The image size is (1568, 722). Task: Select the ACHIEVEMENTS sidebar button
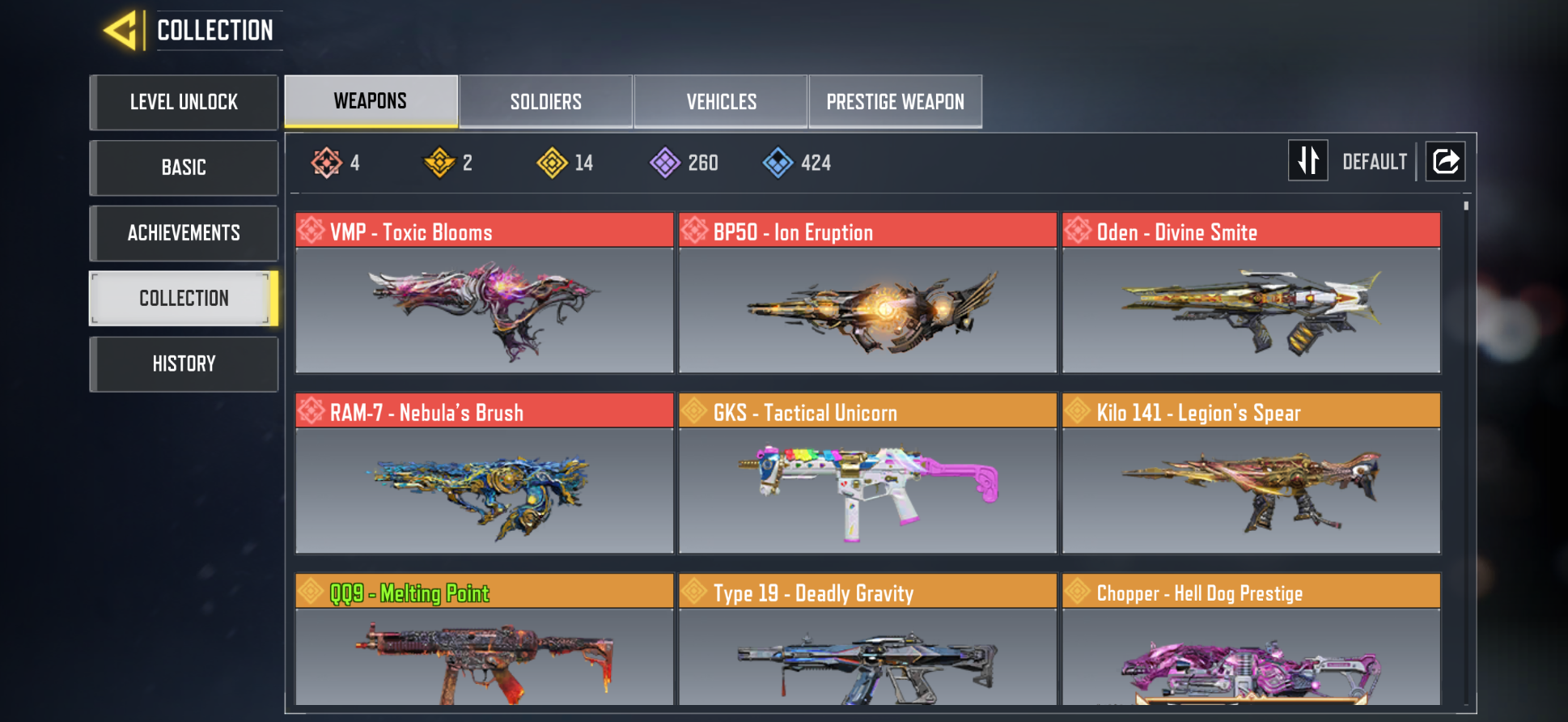(184, 233)
